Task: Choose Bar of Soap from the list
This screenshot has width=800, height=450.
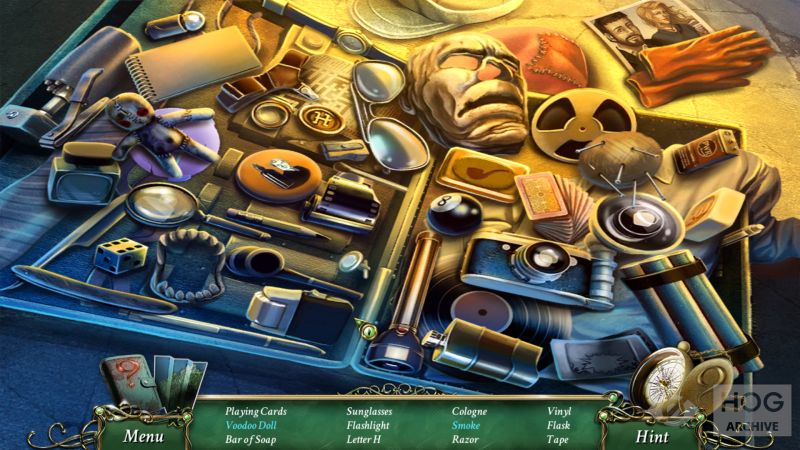Action: (x=251, y=439)
